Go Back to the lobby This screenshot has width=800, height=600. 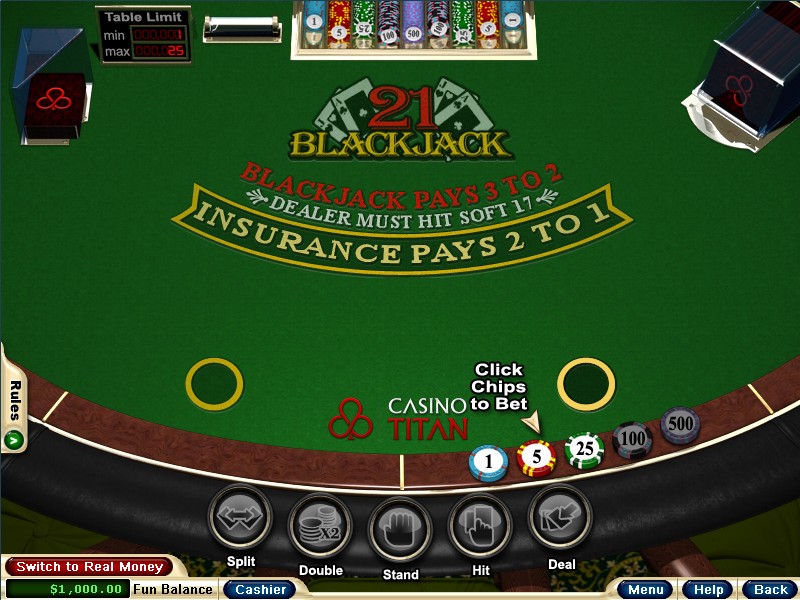pos(770,589)
